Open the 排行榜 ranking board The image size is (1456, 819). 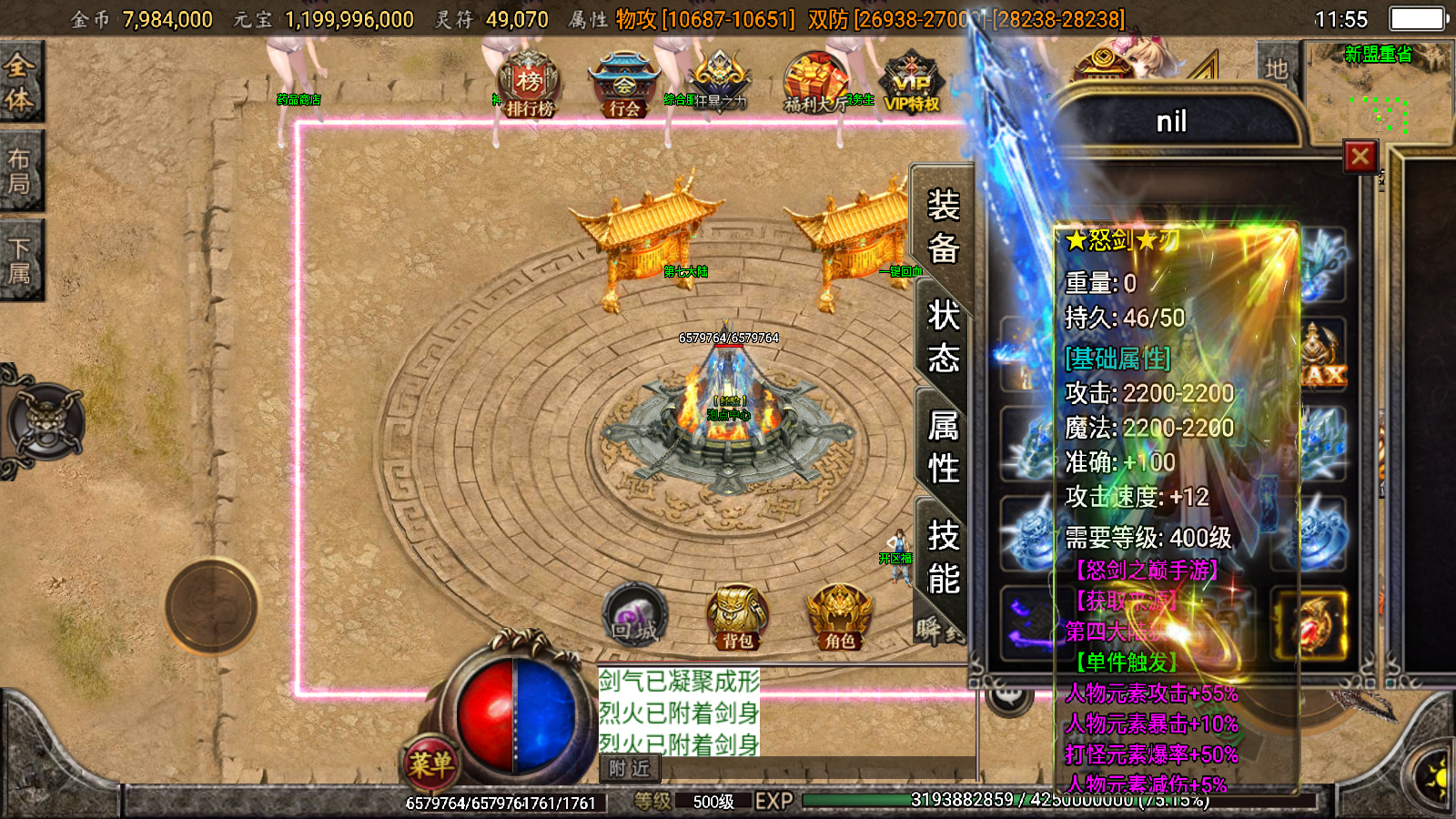(x=530, y=86)
